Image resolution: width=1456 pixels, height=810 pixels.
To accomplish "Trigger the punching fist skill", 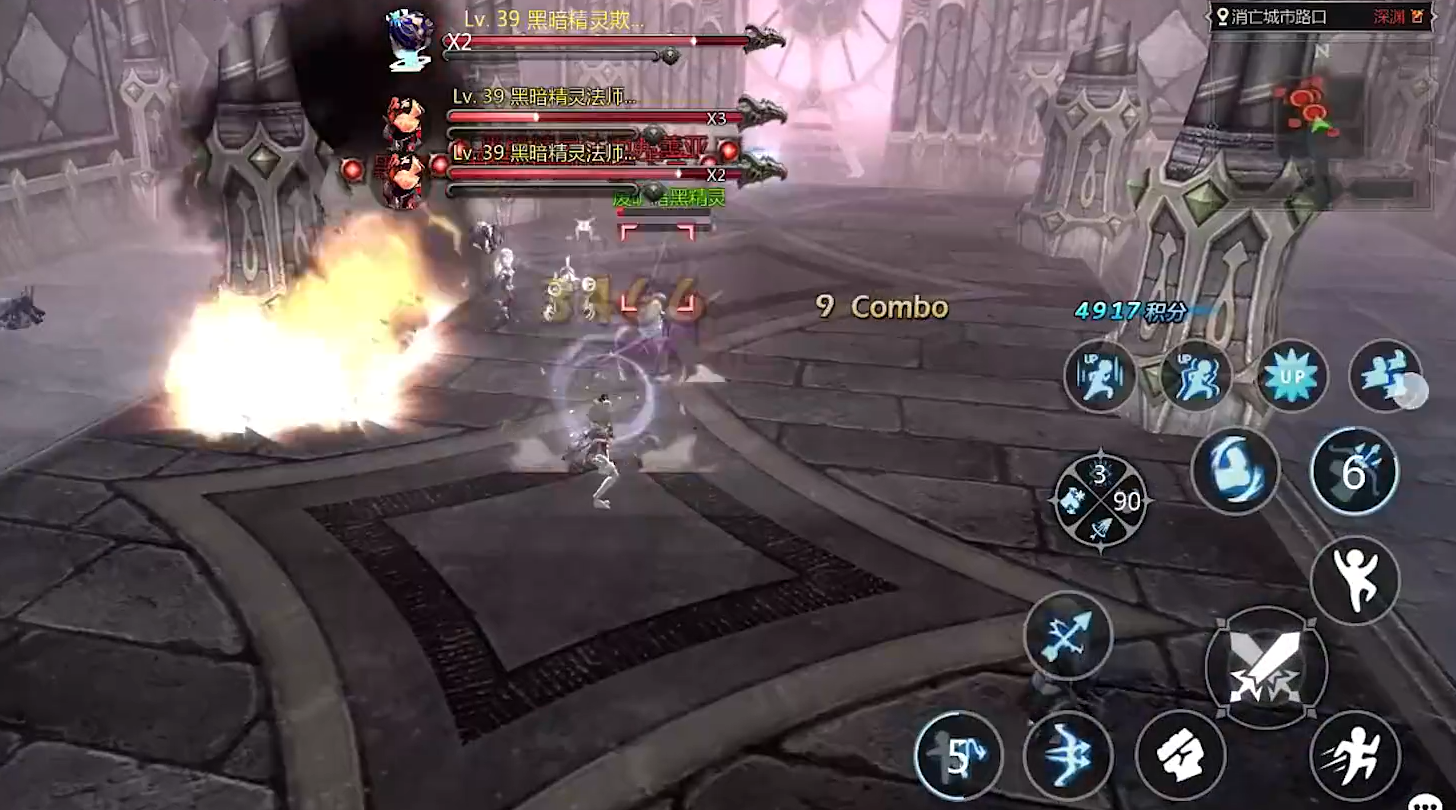I will point(1181,755).
